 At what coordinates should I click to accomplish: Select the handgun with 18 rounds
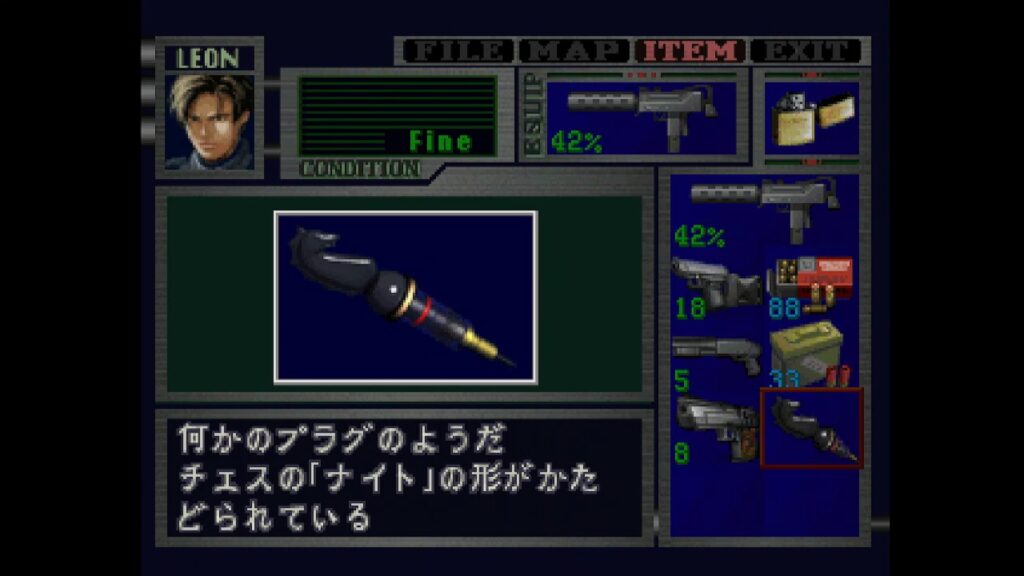click(x=716, y=284)
